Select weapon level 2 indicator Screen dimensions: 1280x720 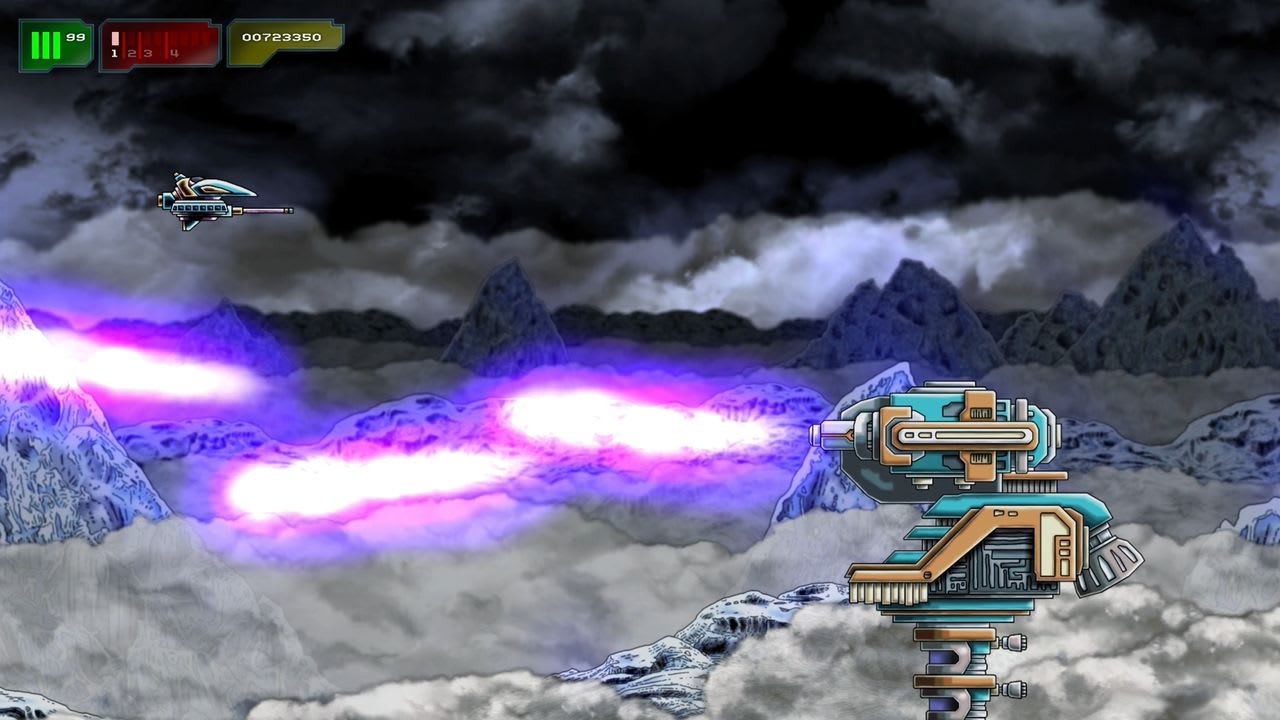[x=132, y=53]
